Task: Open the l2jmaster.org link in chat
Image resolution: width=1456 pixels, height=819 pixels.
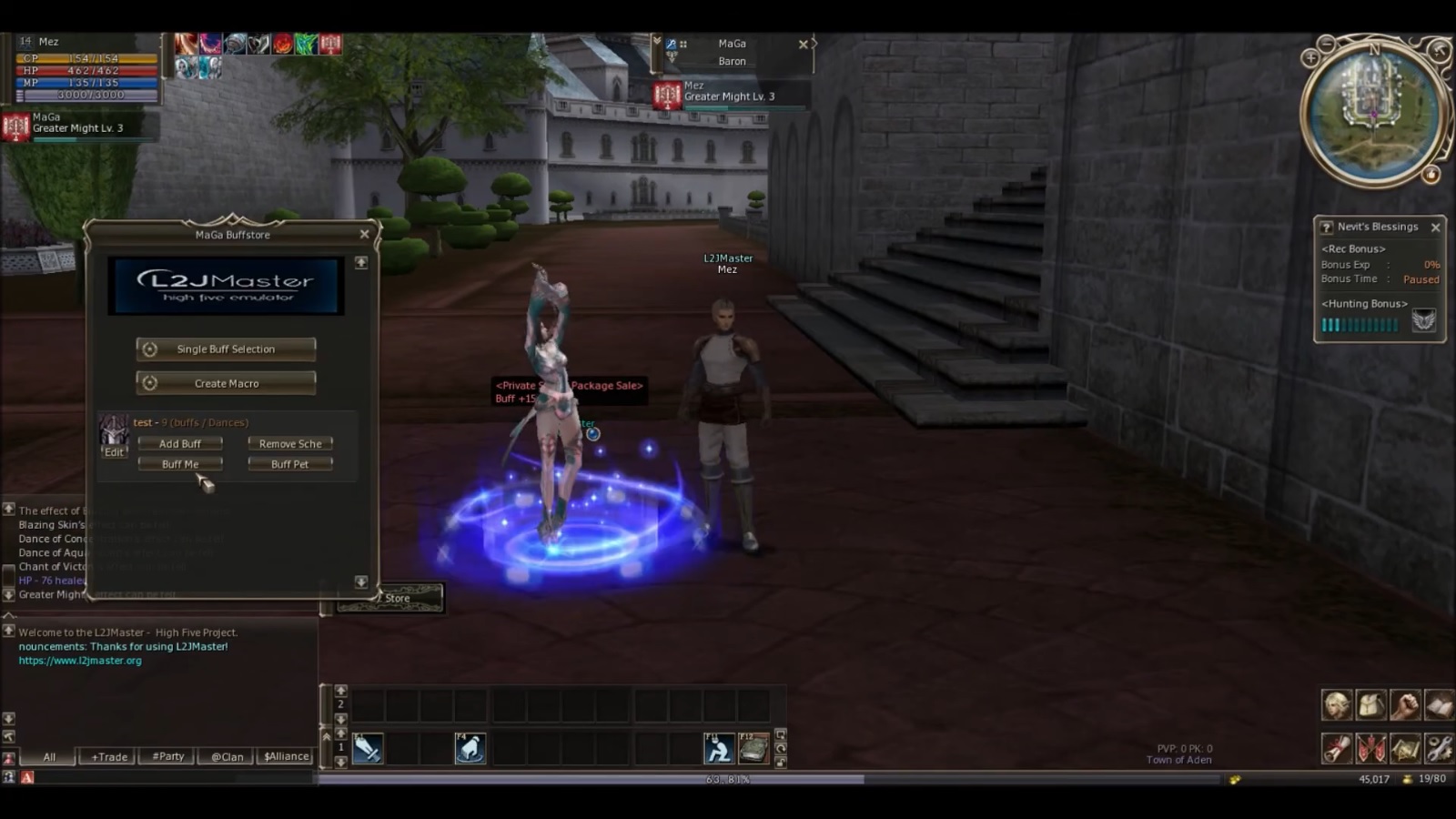Action: coord(80,661)
